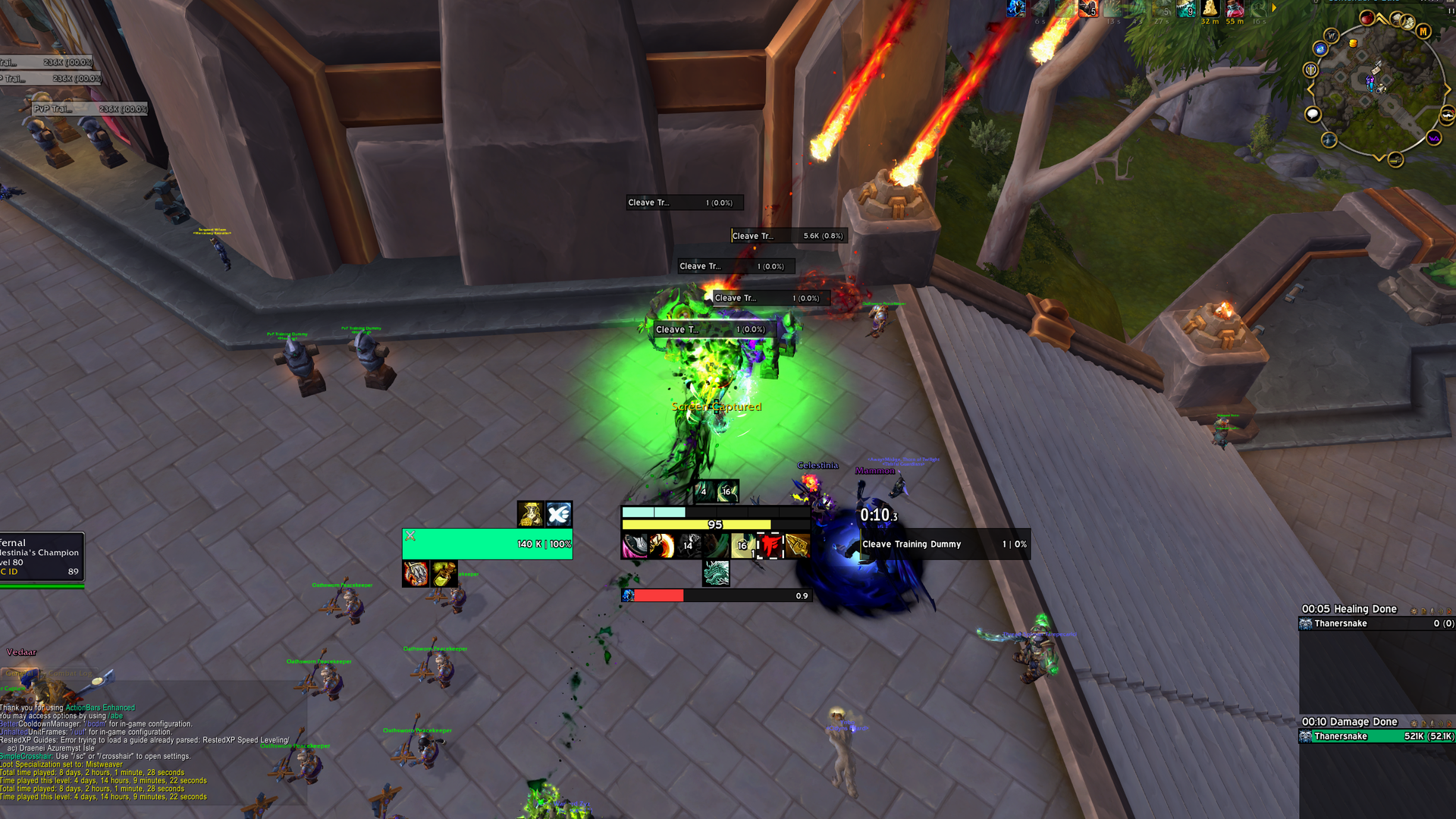The width and height of the screenshot is (1456, 819).
Task: Click the red flask buff icon
Action: coord(1235,8)
